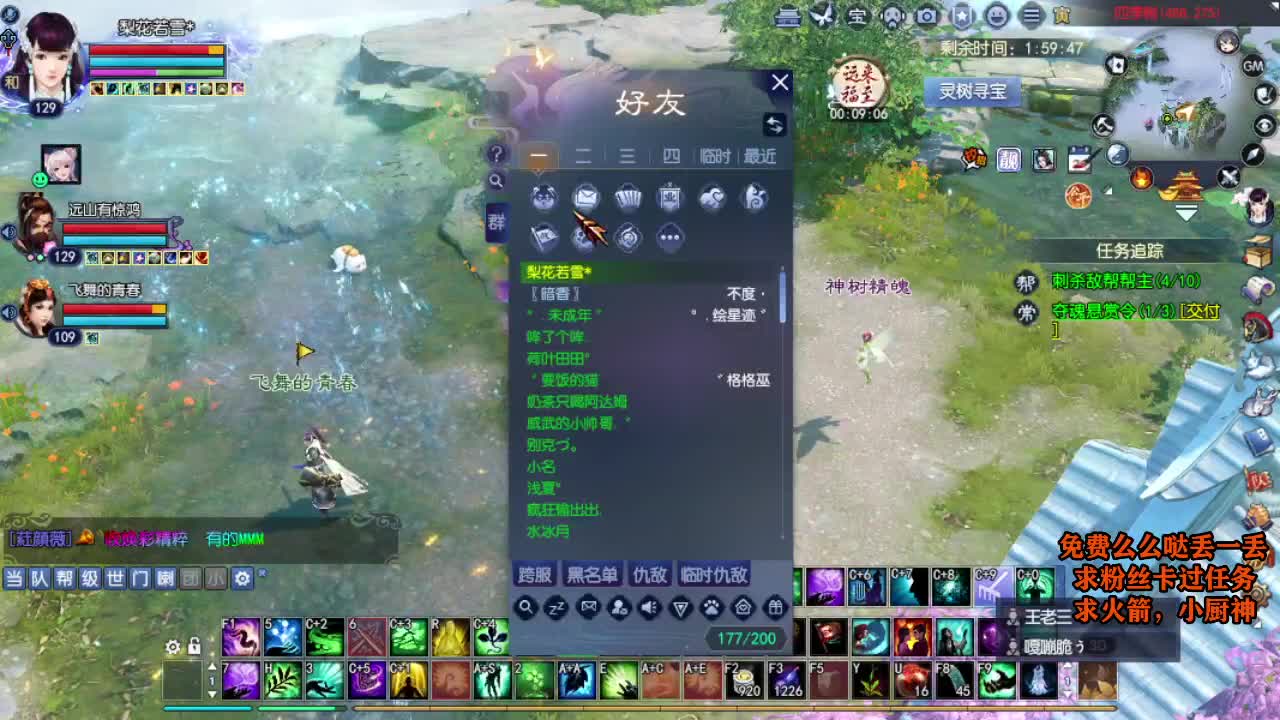Open the 最近 recent friends tab
Viewport: 1280px width, 720px height.
759,155
